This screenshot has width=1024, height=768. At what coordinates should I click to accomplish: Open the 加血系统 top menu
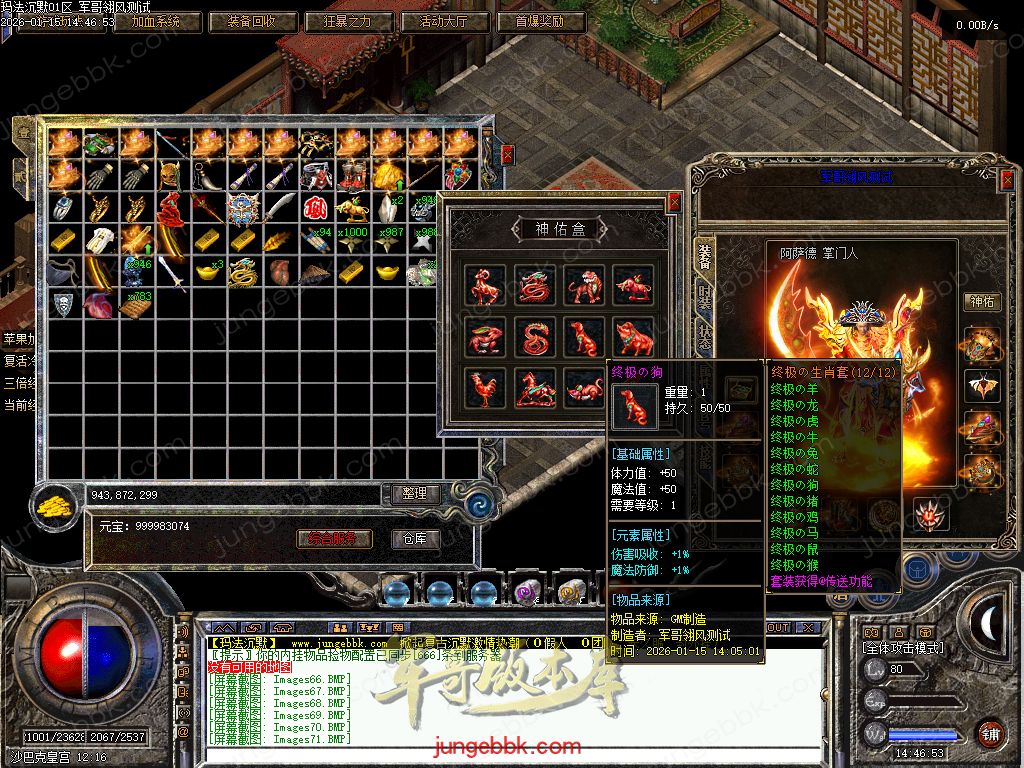(x=148, y=21)
